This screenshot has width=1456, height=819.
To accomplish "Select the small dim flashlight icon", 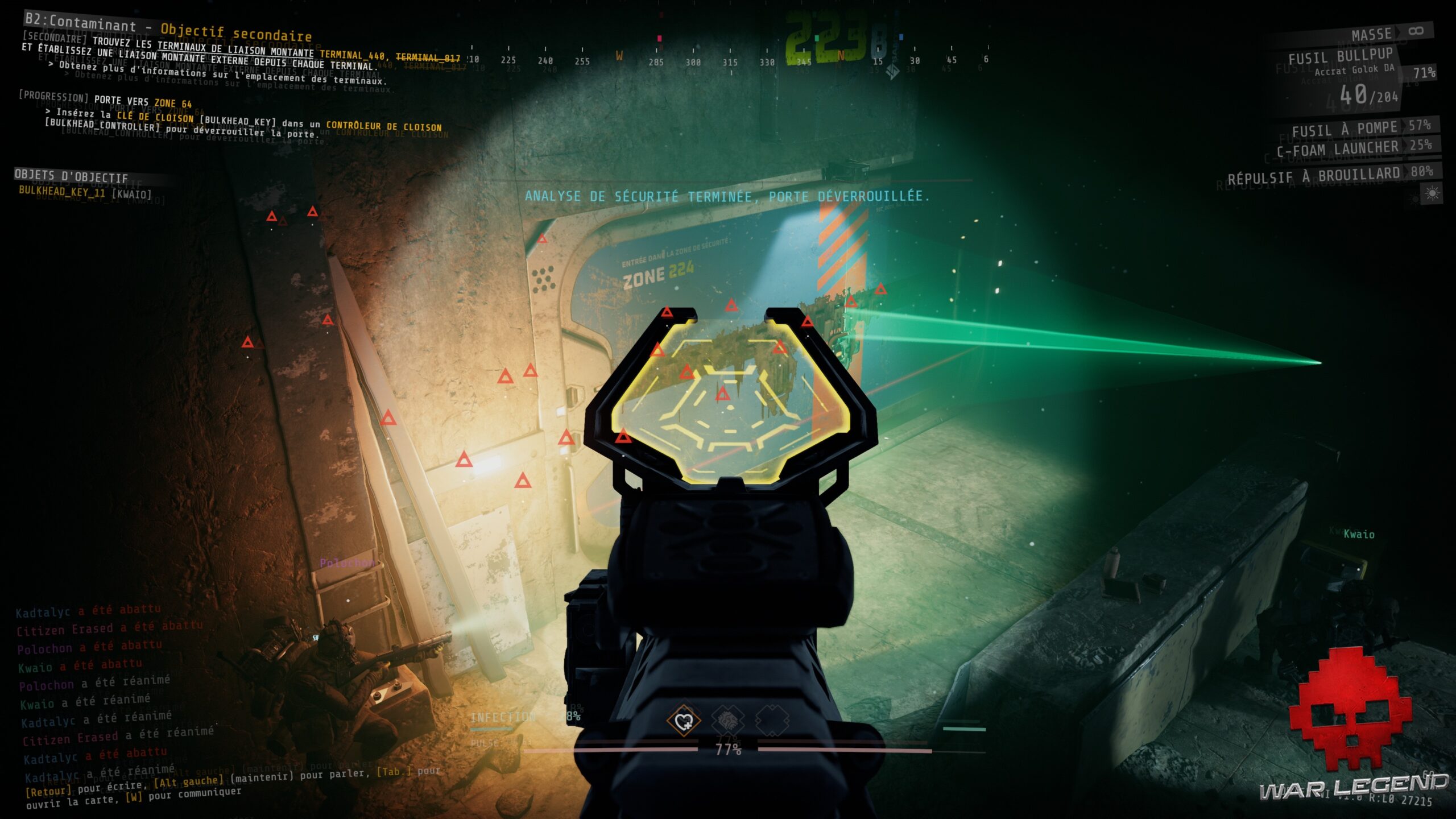I will pyautogui.click(x=1414, y=197).
